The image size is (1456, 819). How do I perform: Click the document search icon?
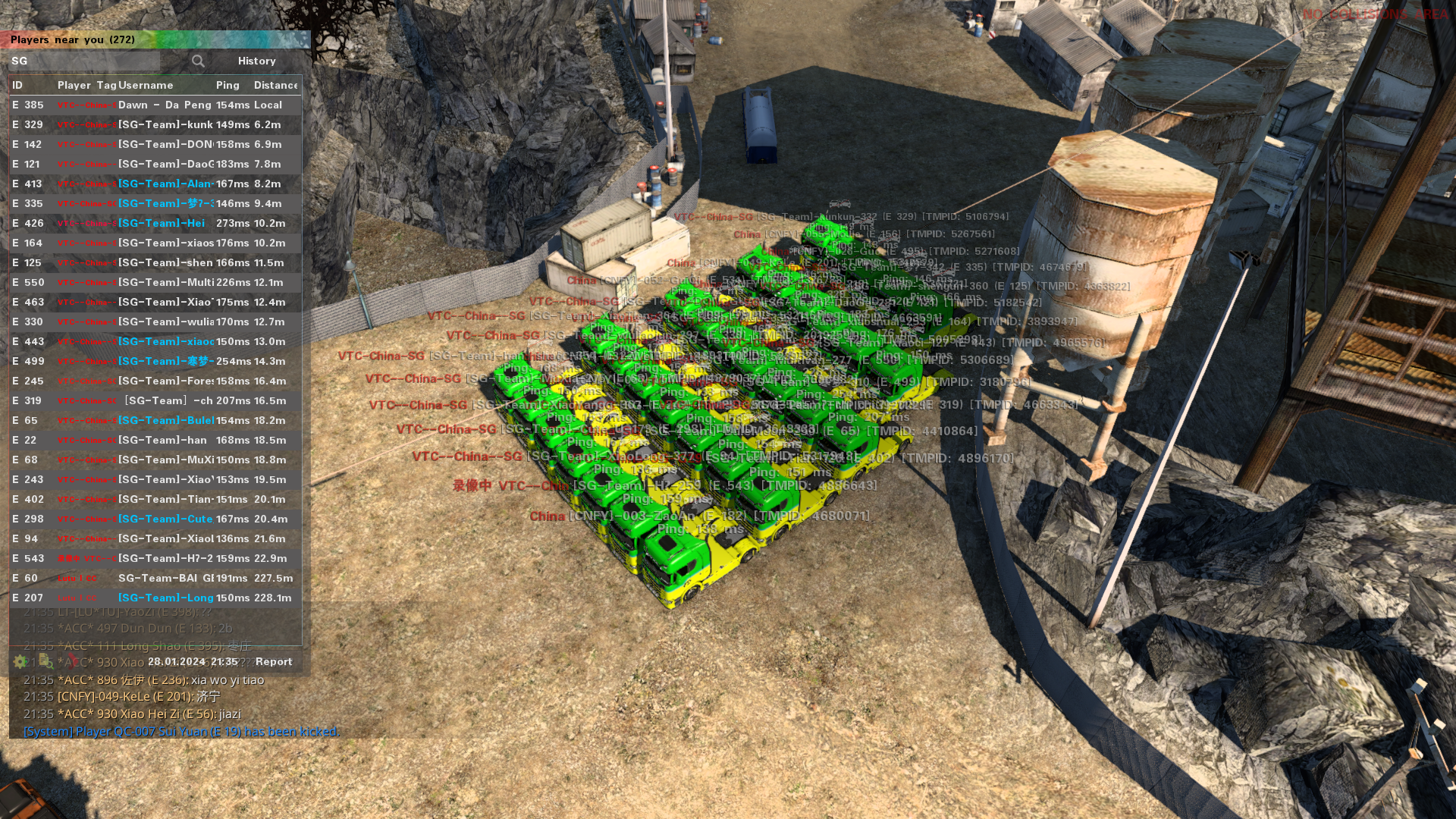[x=45, y=661]
